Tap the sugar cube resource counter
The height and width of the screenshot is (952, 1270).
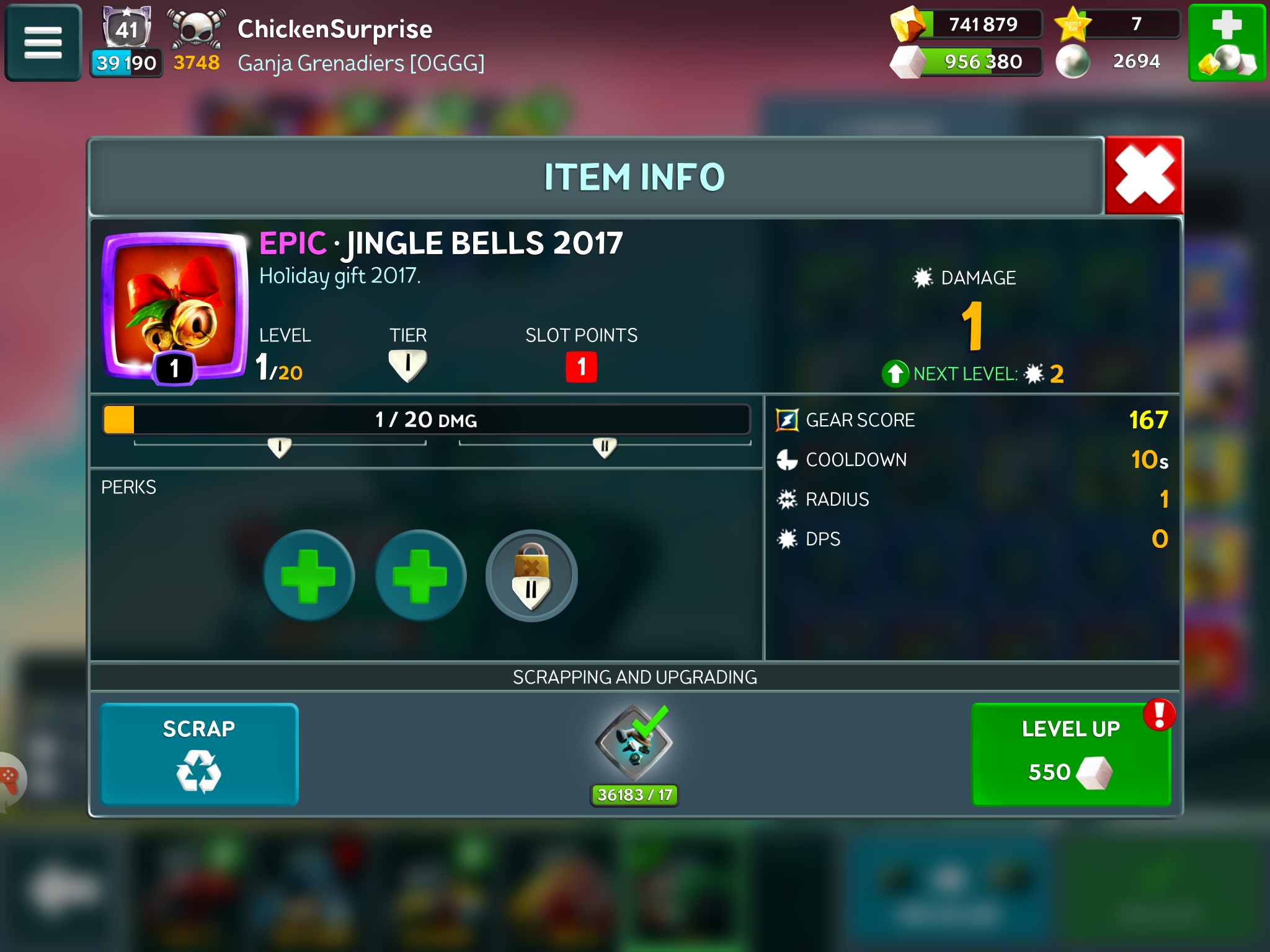[967, 61]
